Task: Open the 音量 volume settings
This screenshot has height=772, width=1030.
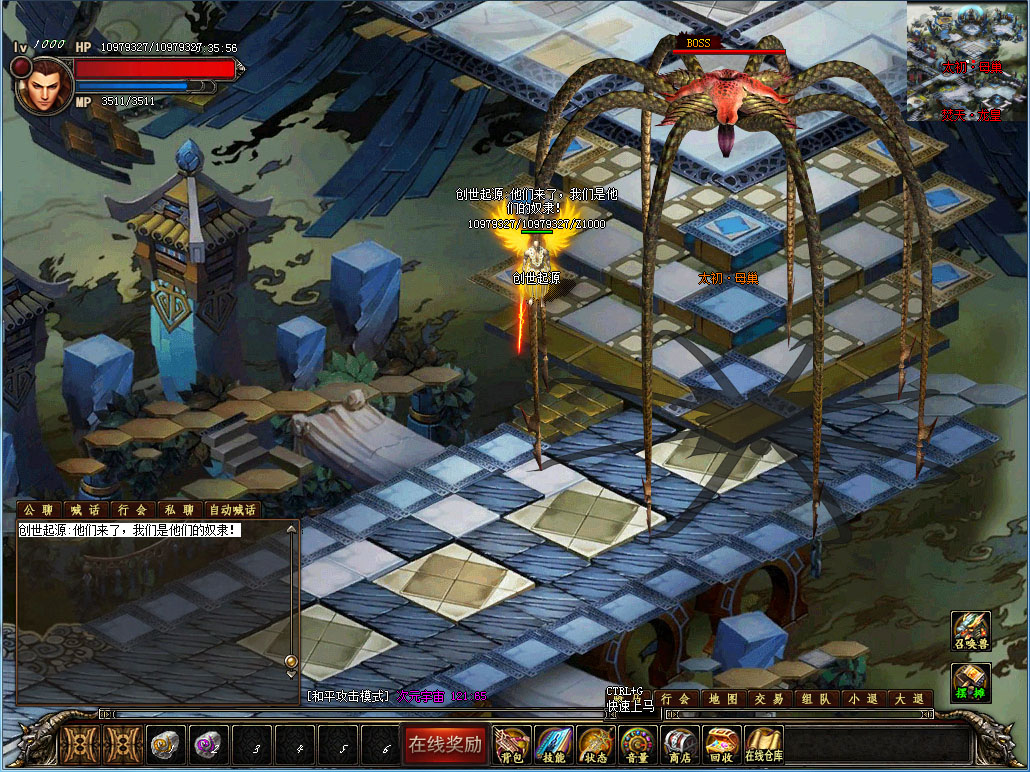Action: [636, 744]
